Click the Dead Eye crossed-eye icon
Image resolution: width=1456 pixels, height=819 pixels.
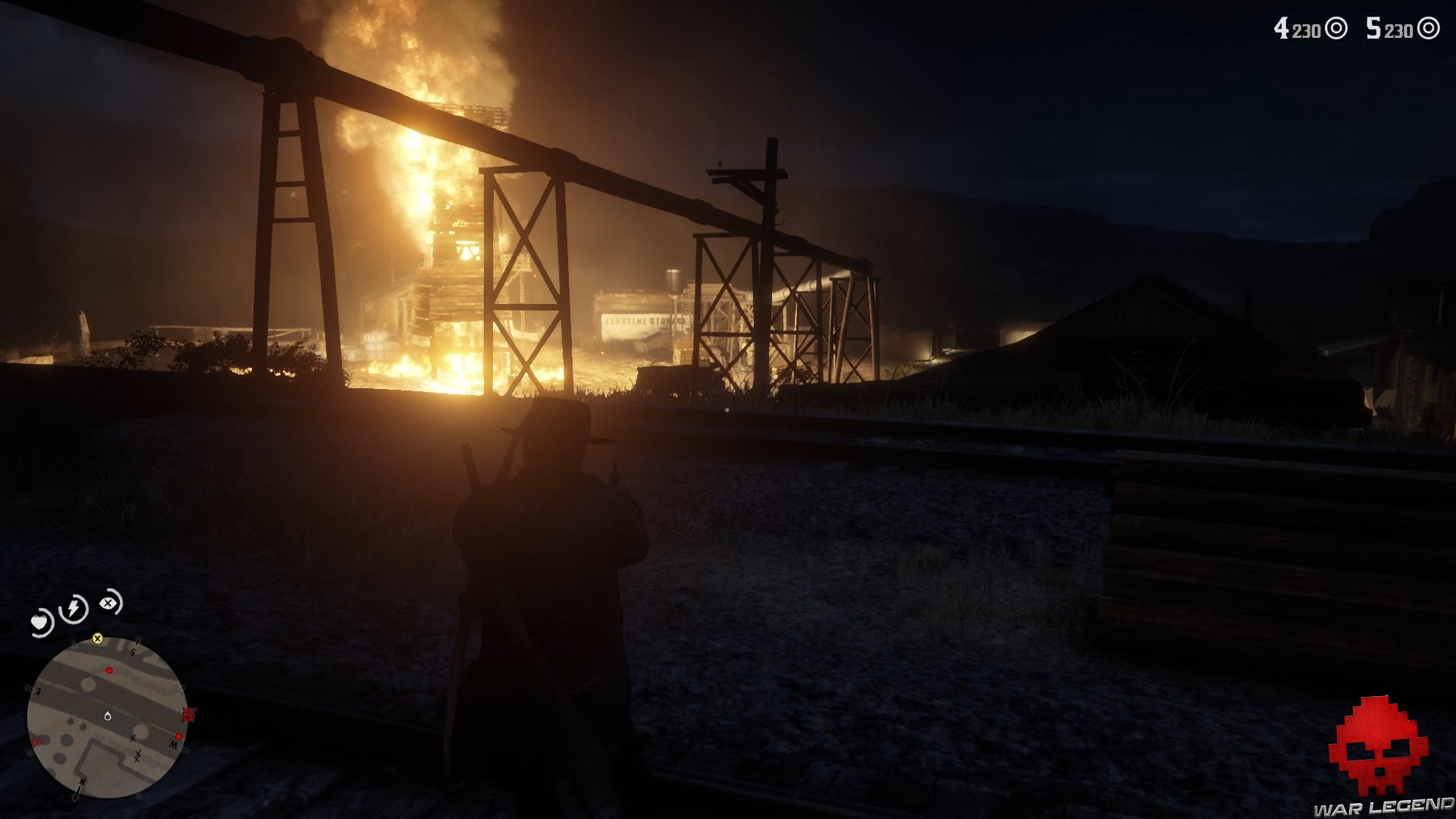(108, 602)
